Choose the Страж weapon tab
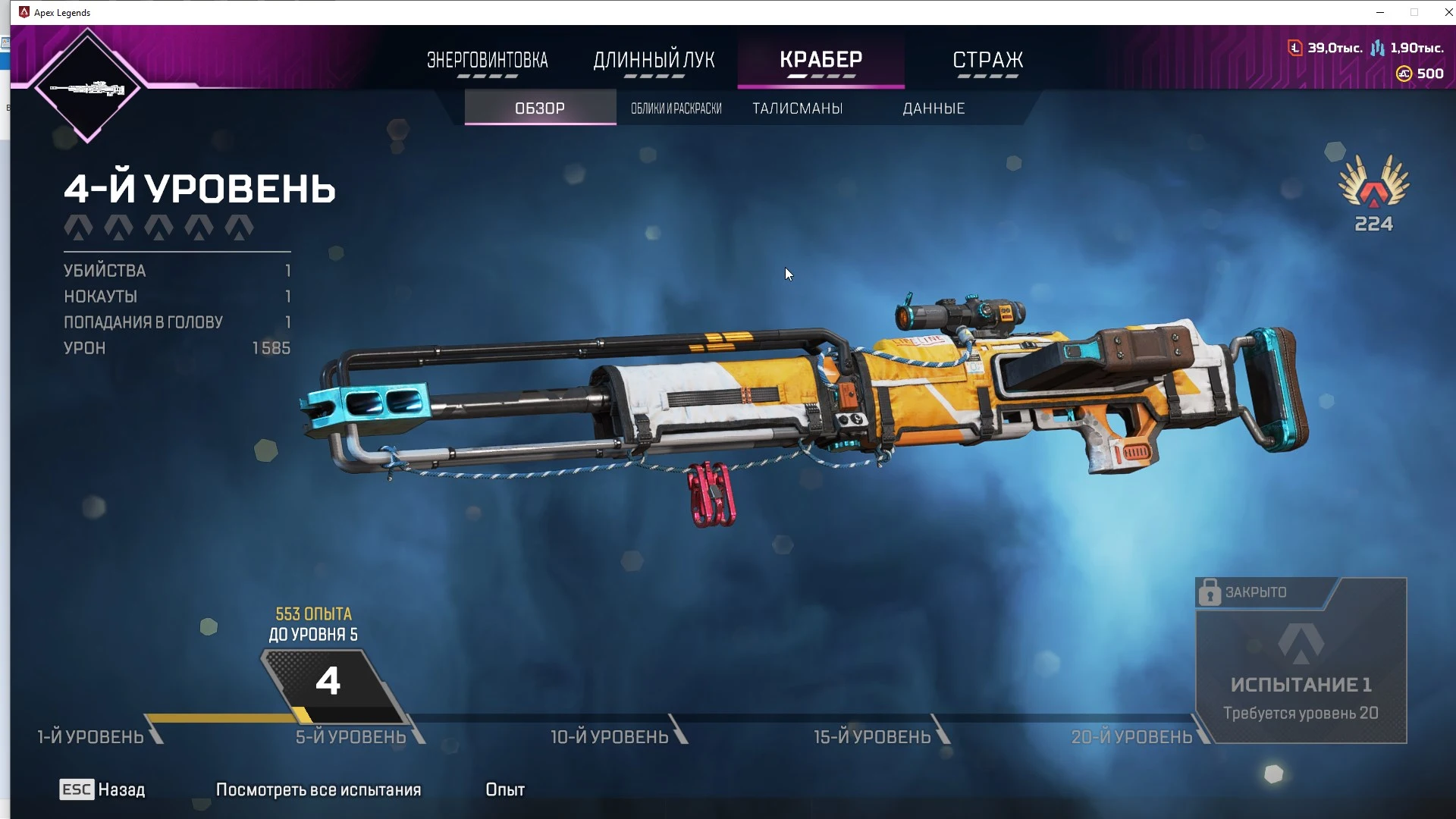 pos(987,61)
